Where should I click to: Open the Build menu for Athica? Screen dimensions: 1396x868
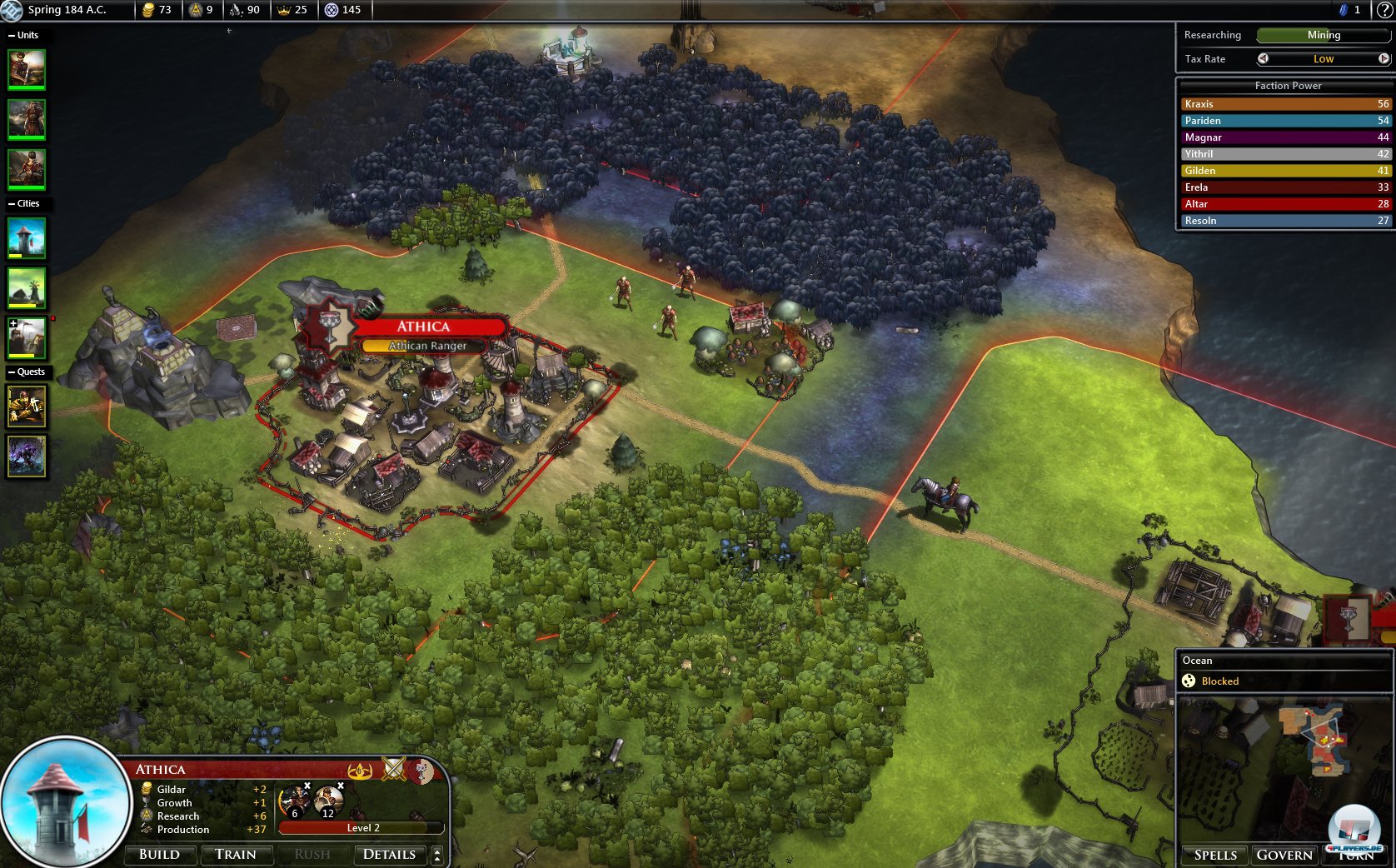tap(160, 855)
